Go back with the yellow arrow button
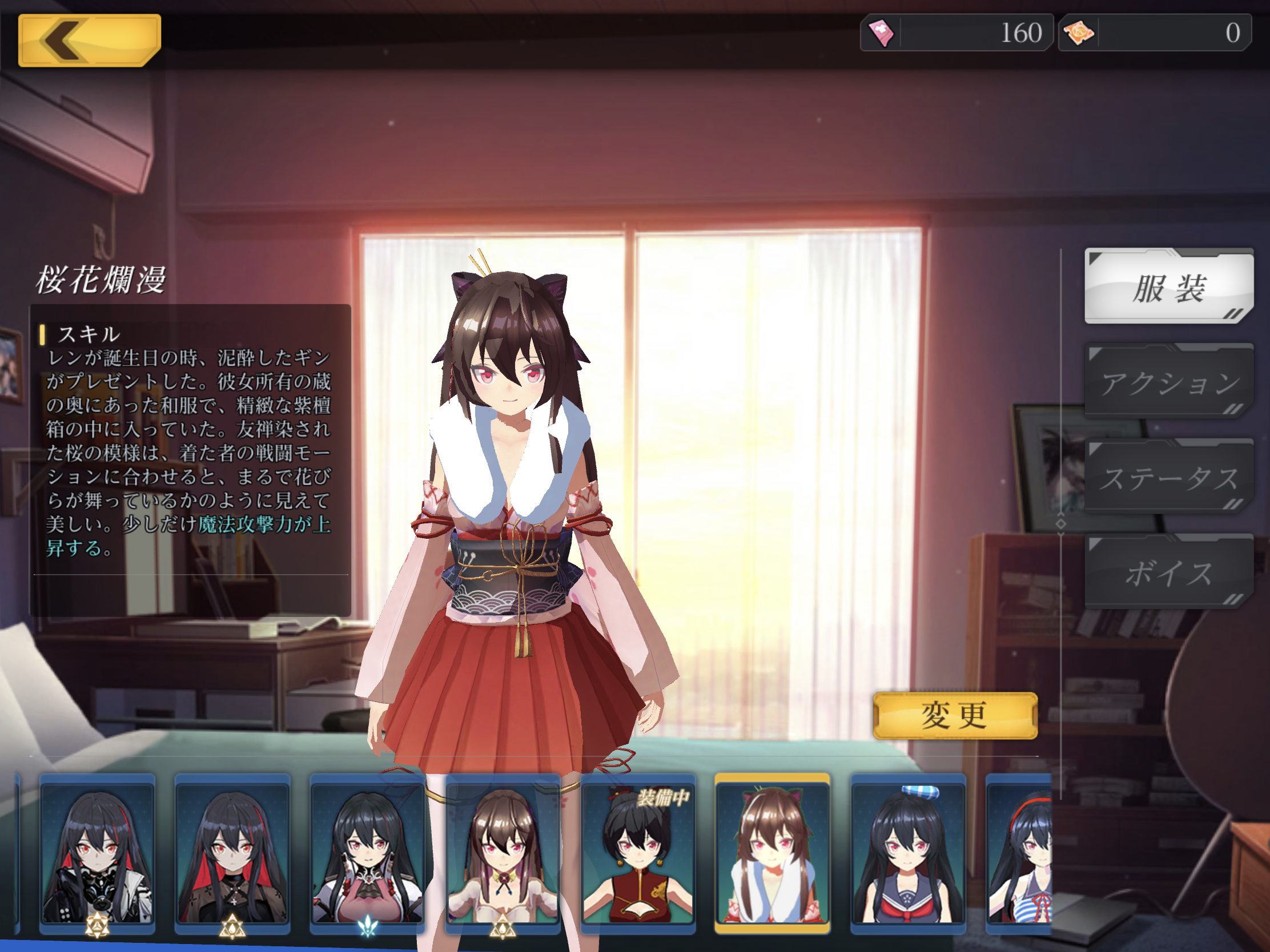Screen dimensions: 1270x952 pyautogui.click(x=89, y=40)
